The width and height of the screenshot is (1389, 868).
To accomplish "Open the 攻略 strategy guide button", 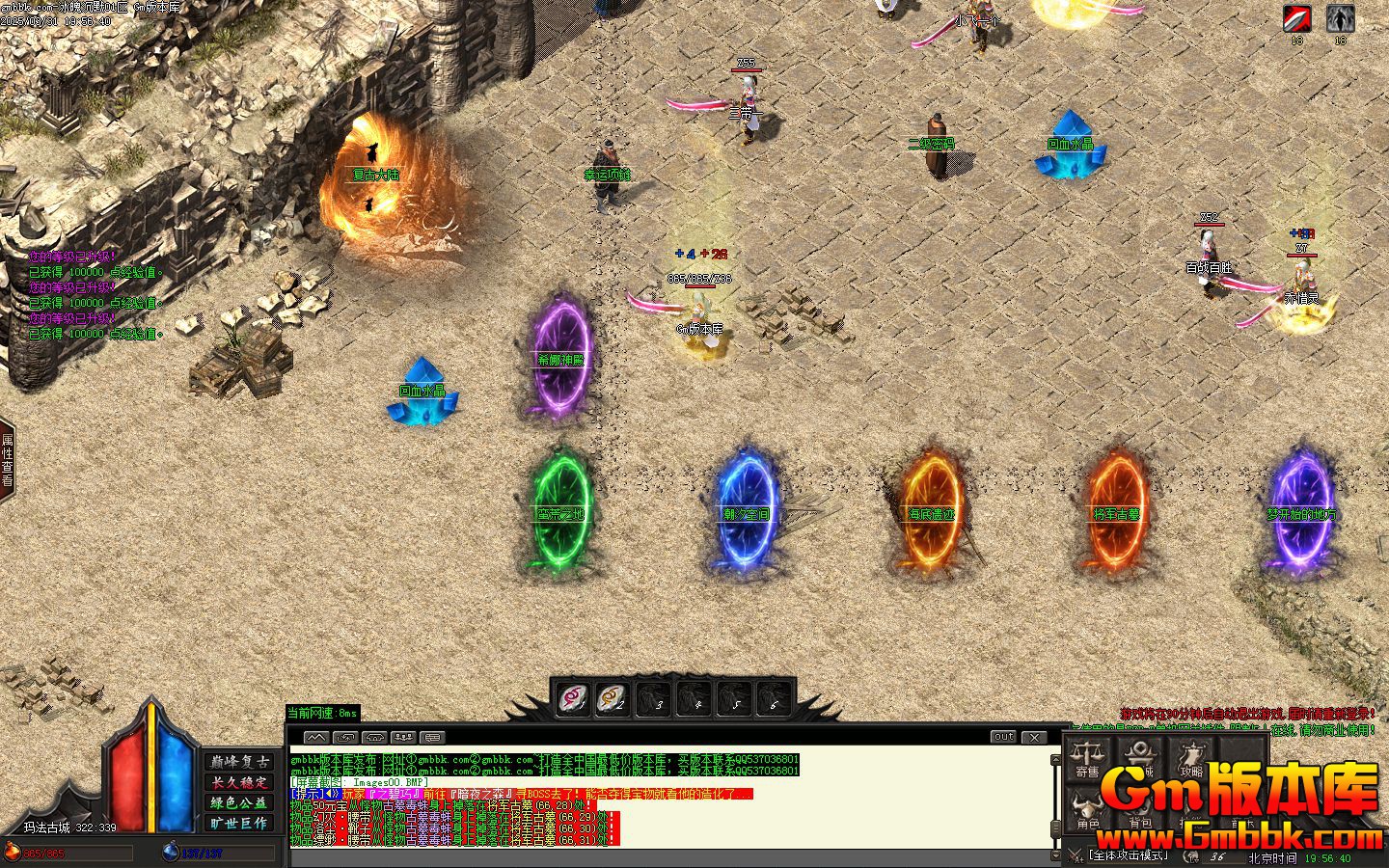I will [x=1192, y=757].
